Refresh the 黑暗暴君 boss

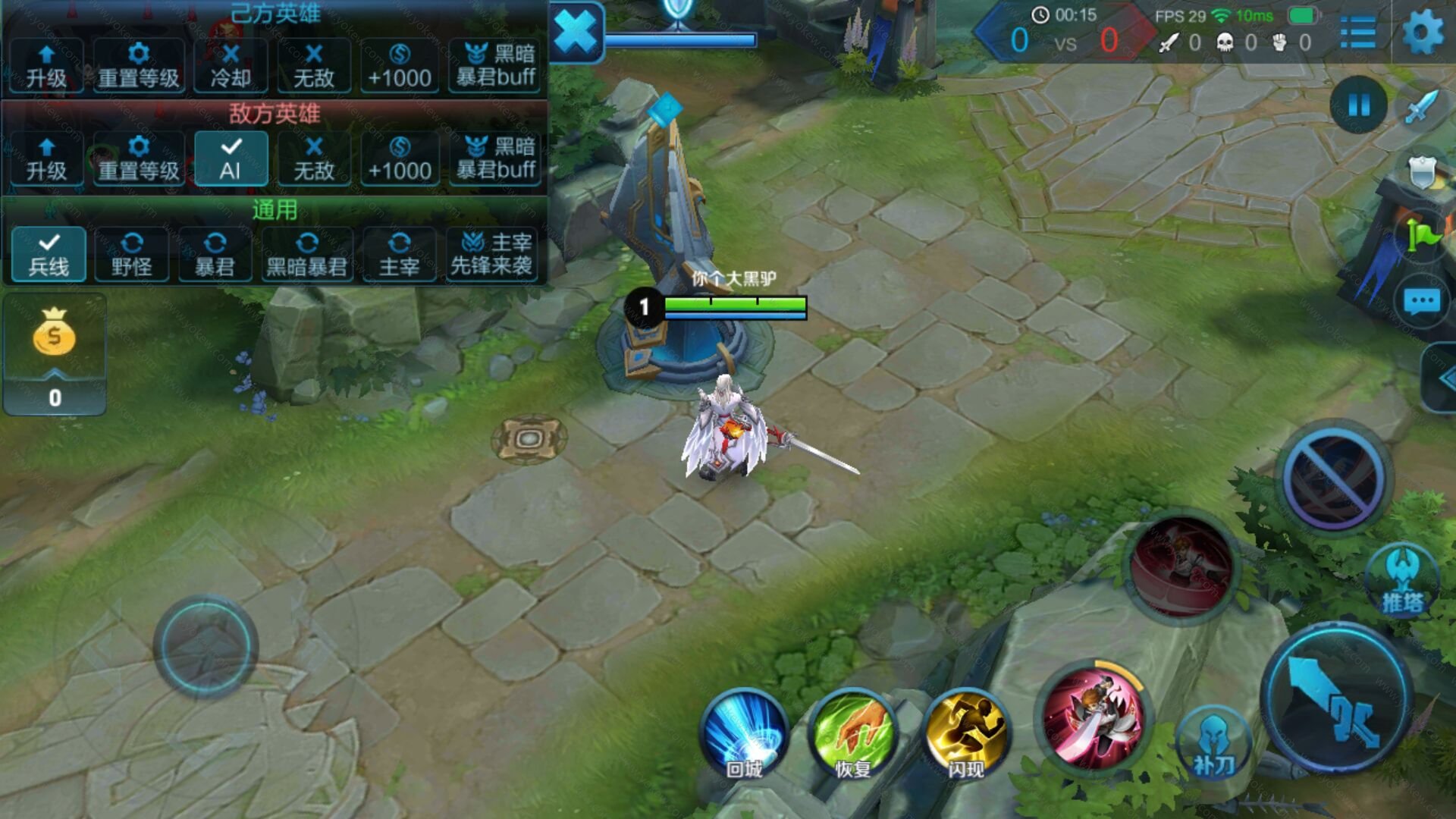(x=307, y=254)
